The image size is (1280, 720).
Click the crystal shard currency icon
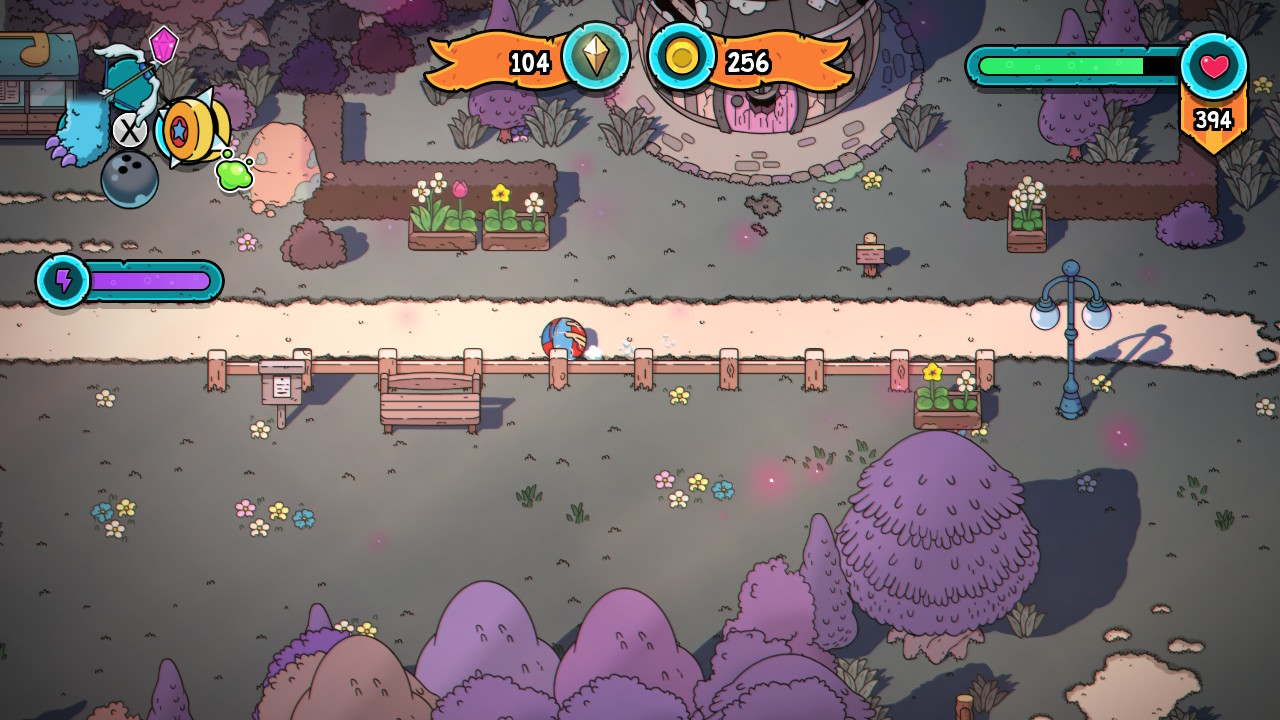[x=596, y=56]
